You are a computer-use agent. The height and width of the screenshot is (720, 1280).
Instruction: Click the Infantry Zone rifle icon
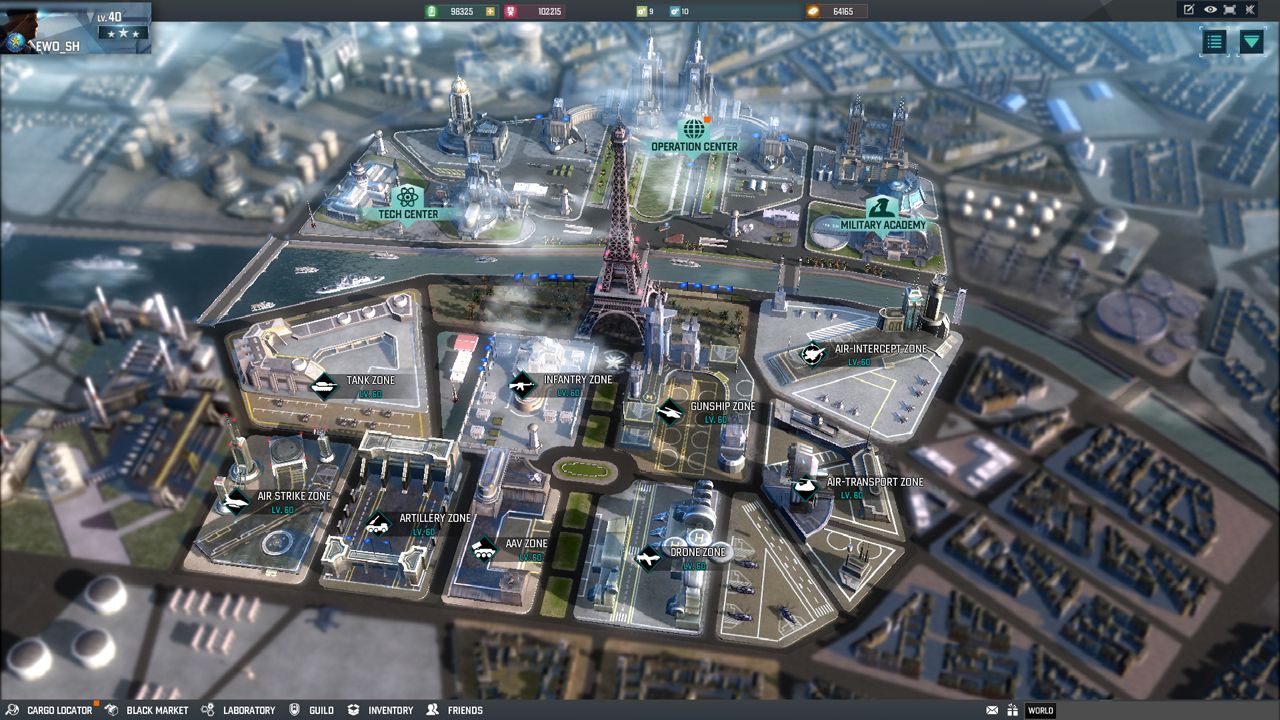click(523, 383)
